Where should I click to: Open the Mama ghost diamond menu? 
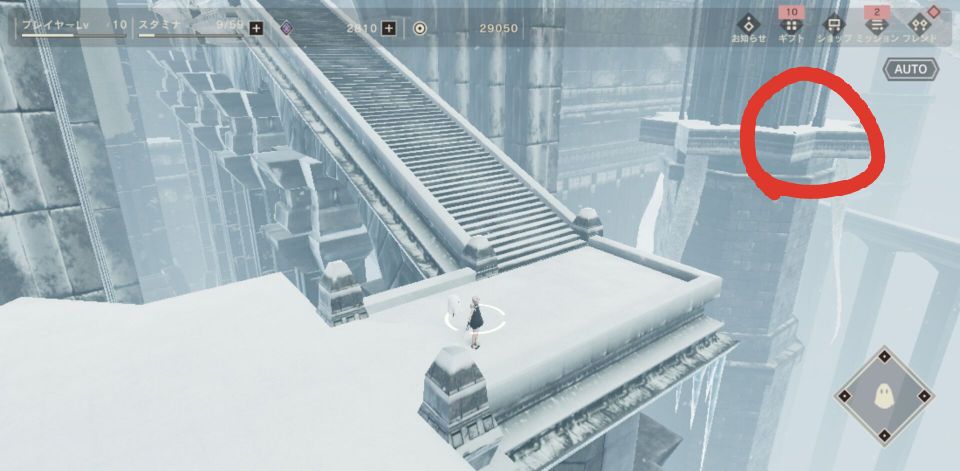(883, 396)
